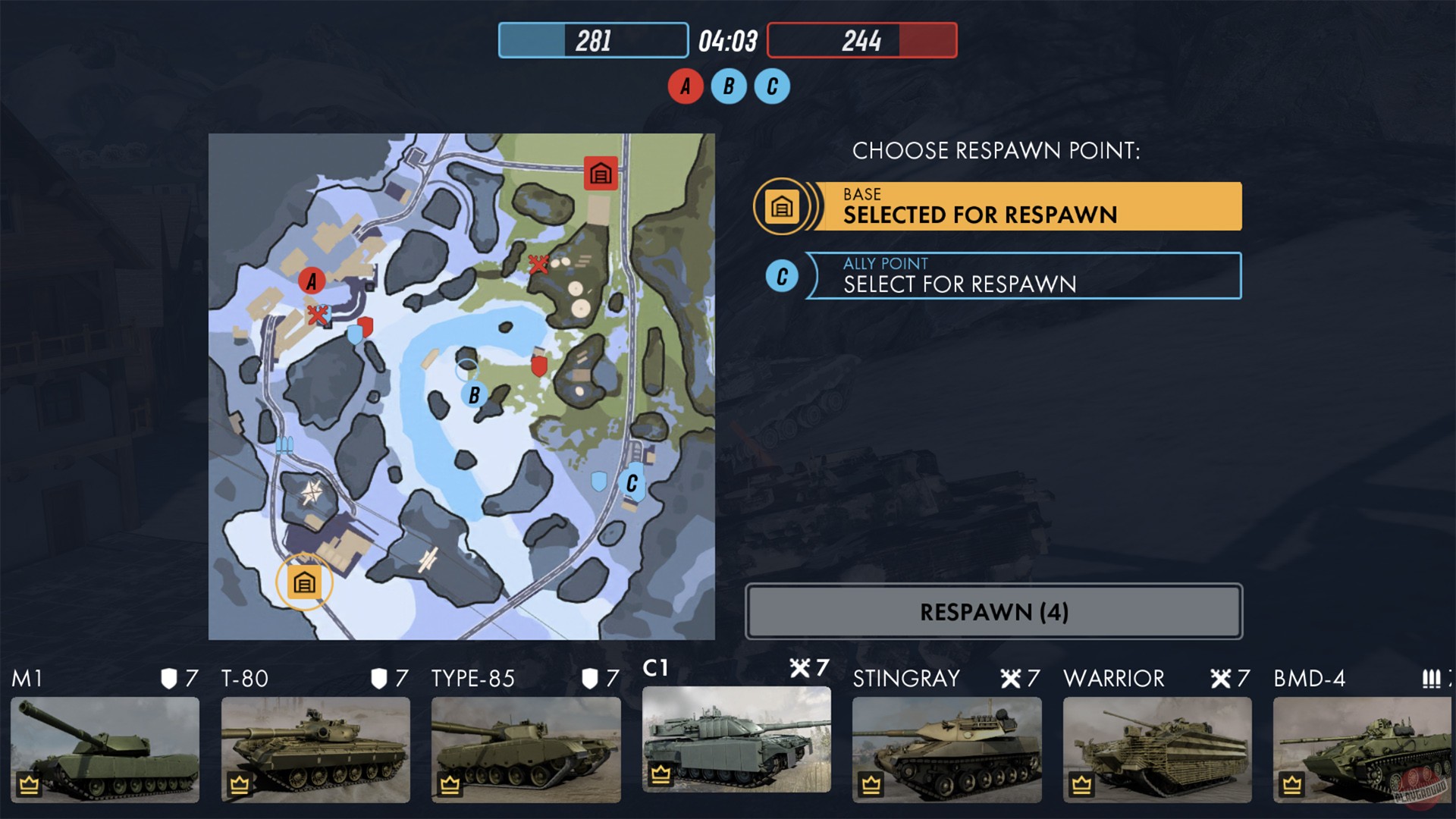Click the blue team score bar
1456x819 pixels.
593,40
